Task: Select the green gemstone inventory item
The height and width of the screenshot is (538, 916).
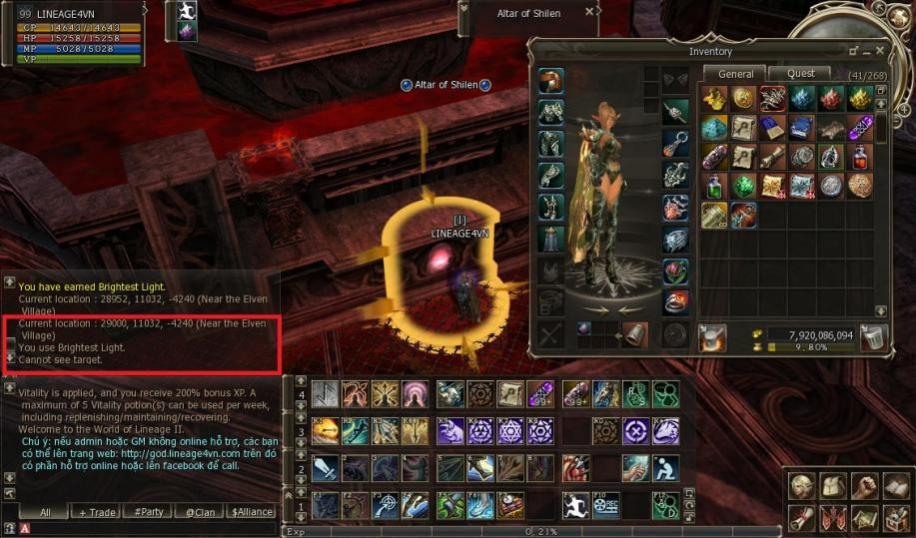Action: click(x=743, y=186)
